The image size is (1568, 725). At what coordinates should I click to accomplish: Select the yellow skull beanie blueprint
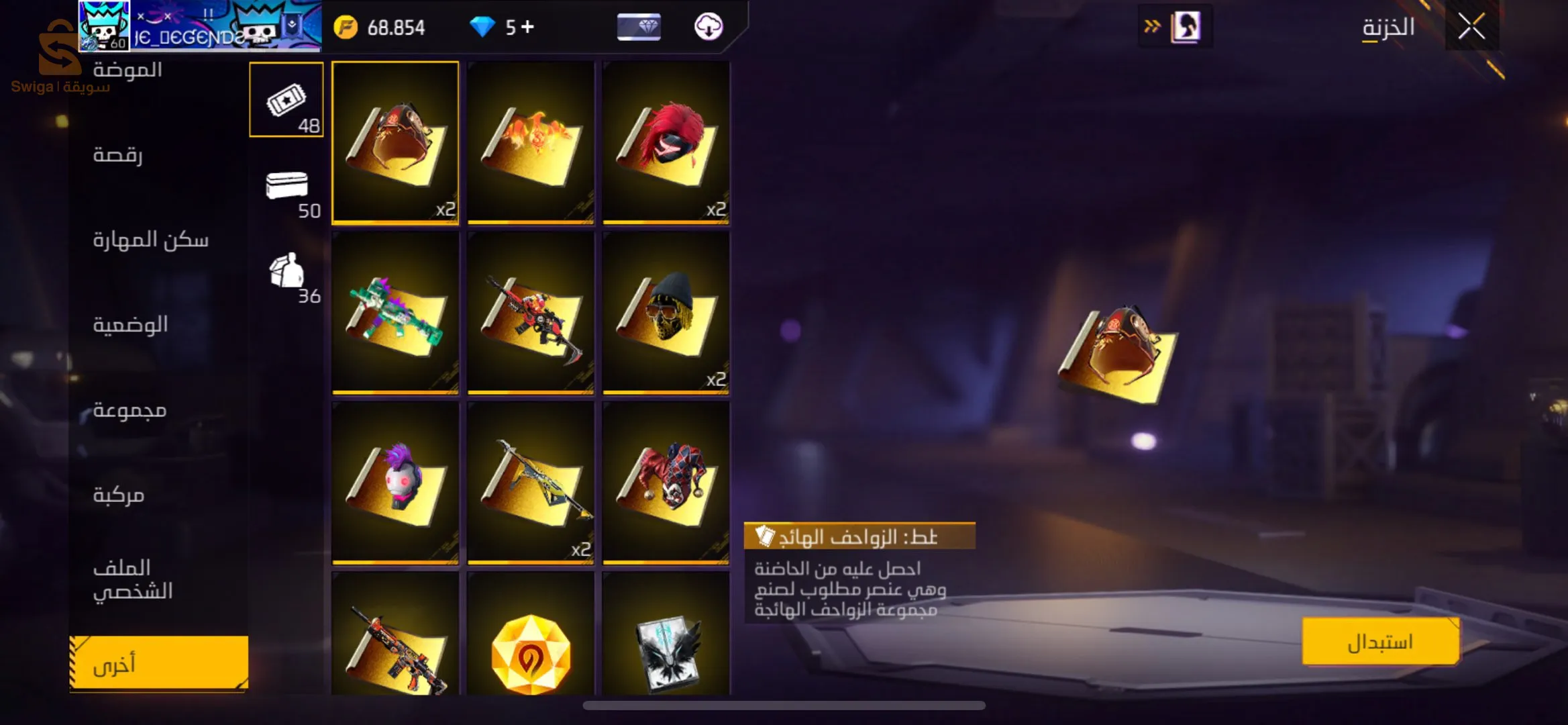tap(666, 312)
